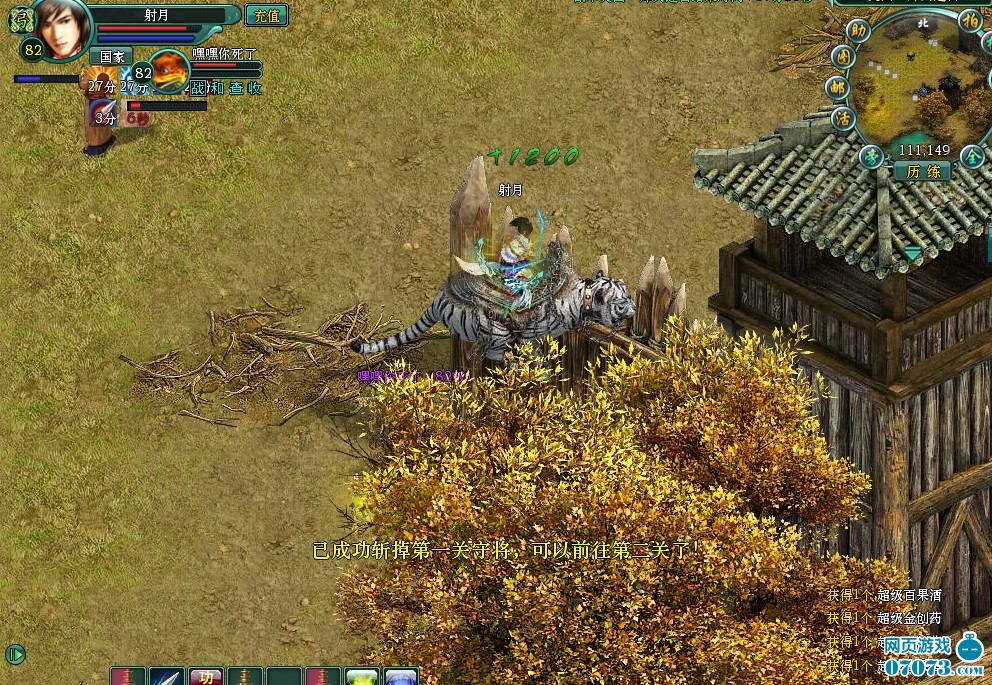Click the green flame hotbar skill

tap(362, 677)
